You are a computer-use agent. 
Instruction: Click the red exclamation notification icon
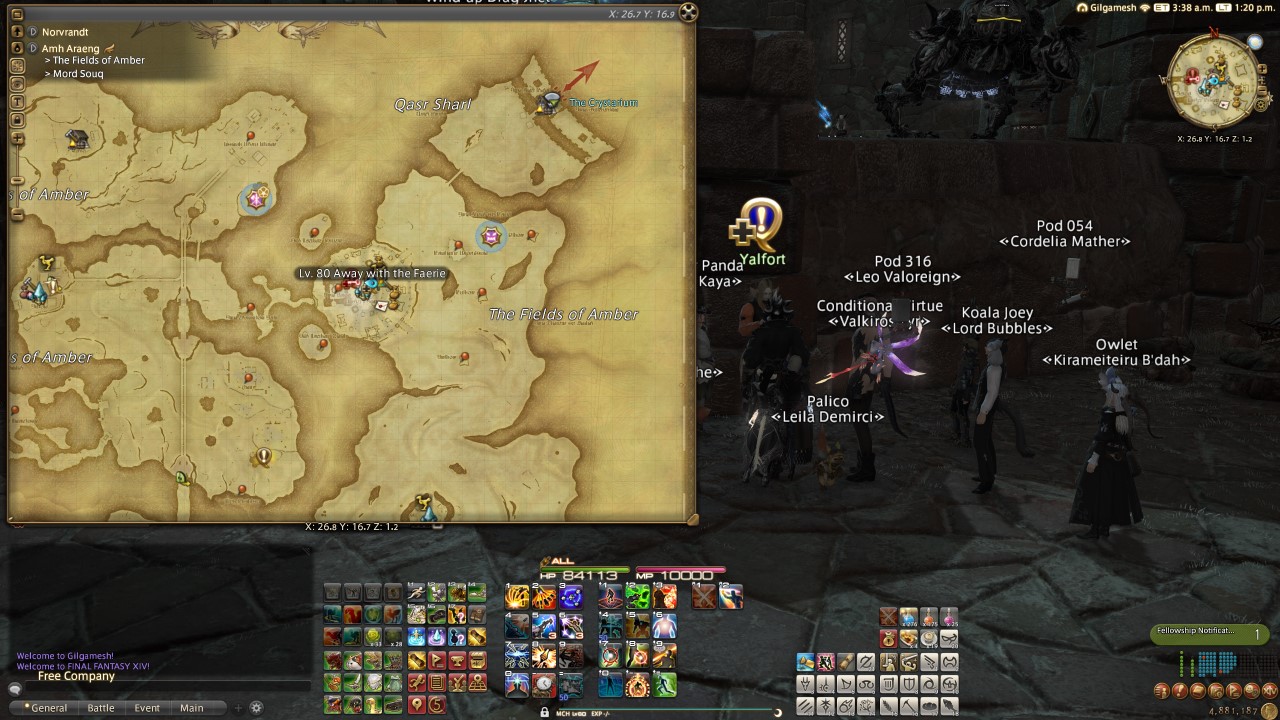1178,691
